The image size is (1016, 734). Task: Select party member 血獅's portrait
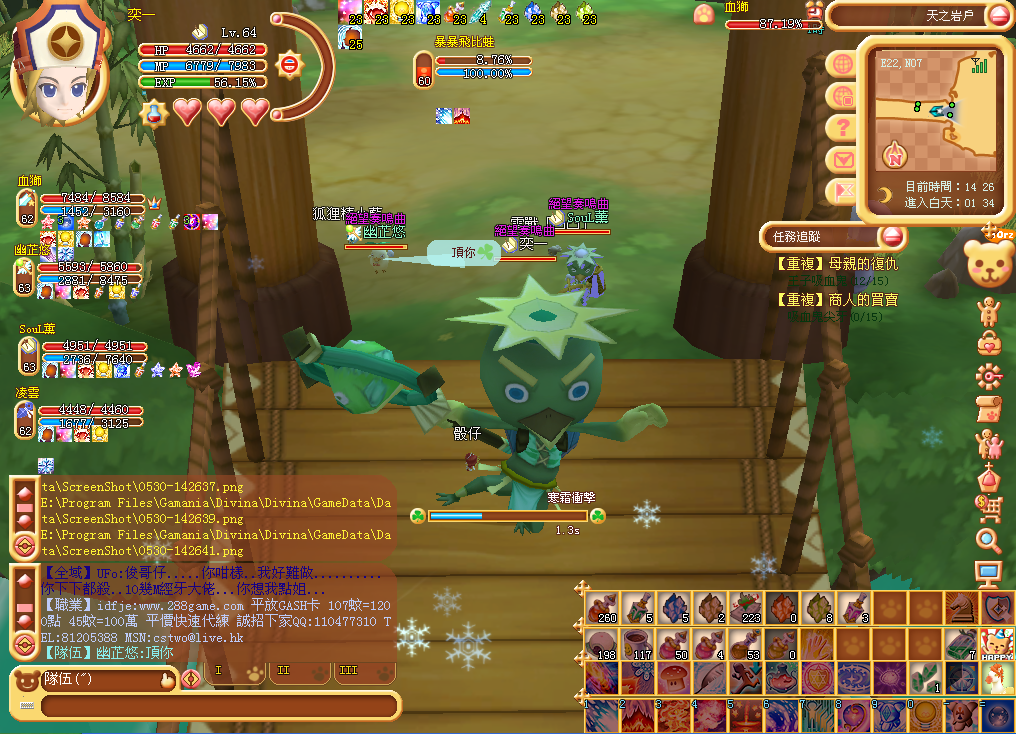27,207
